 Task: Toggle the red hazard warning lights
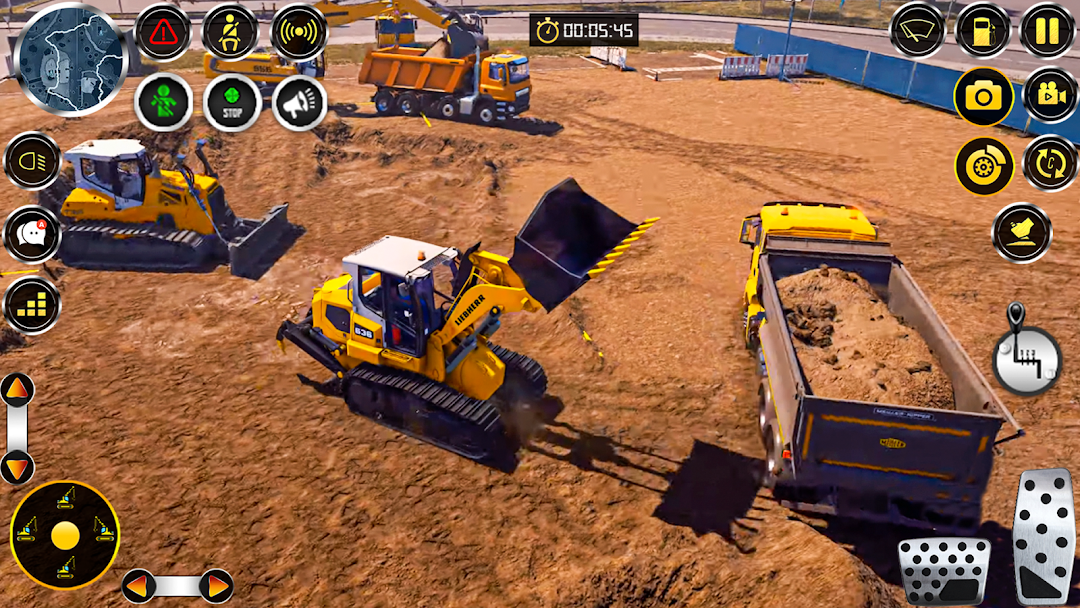coord(163,32)
